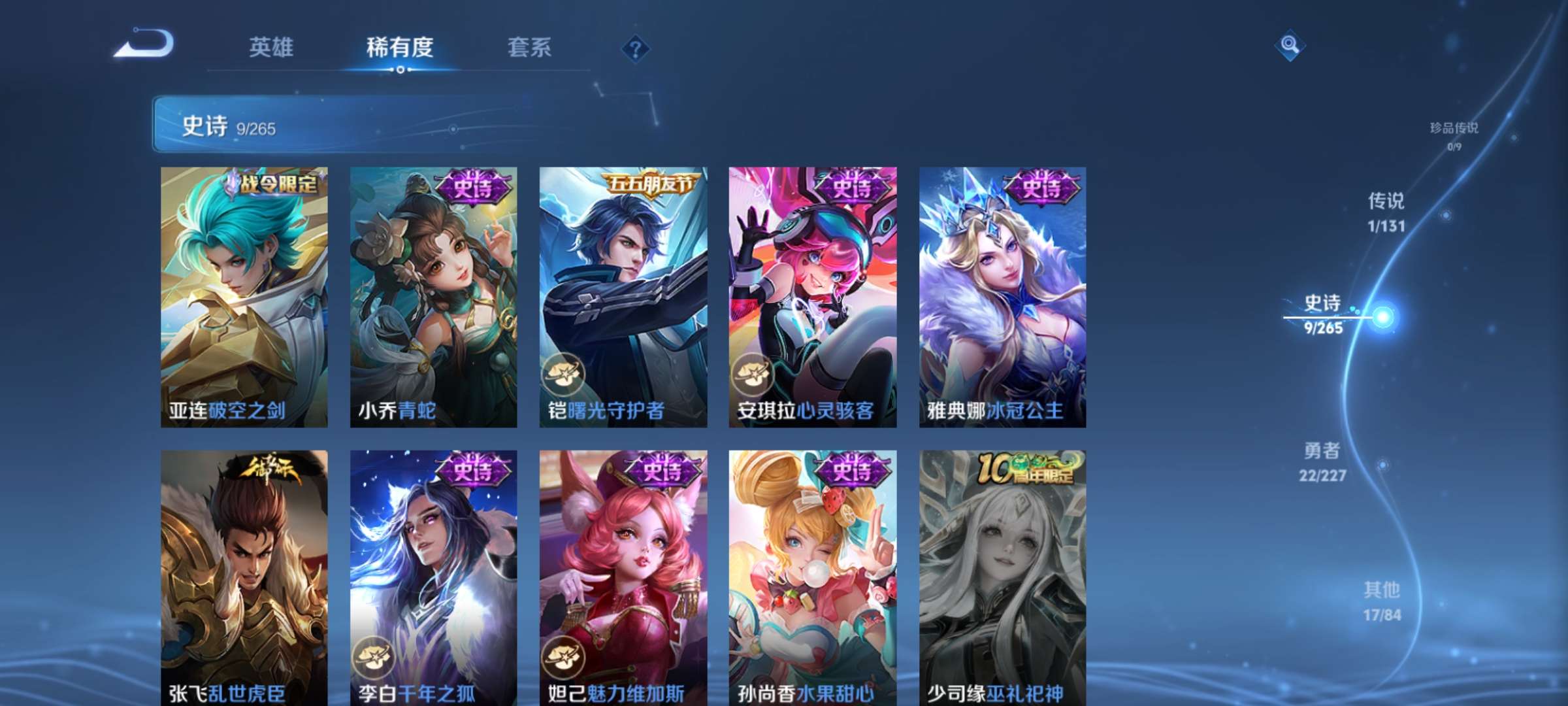This screenshot has height=706, width=1568.
Task: Switch to the 套系 tab
Action: coord(530,48)
